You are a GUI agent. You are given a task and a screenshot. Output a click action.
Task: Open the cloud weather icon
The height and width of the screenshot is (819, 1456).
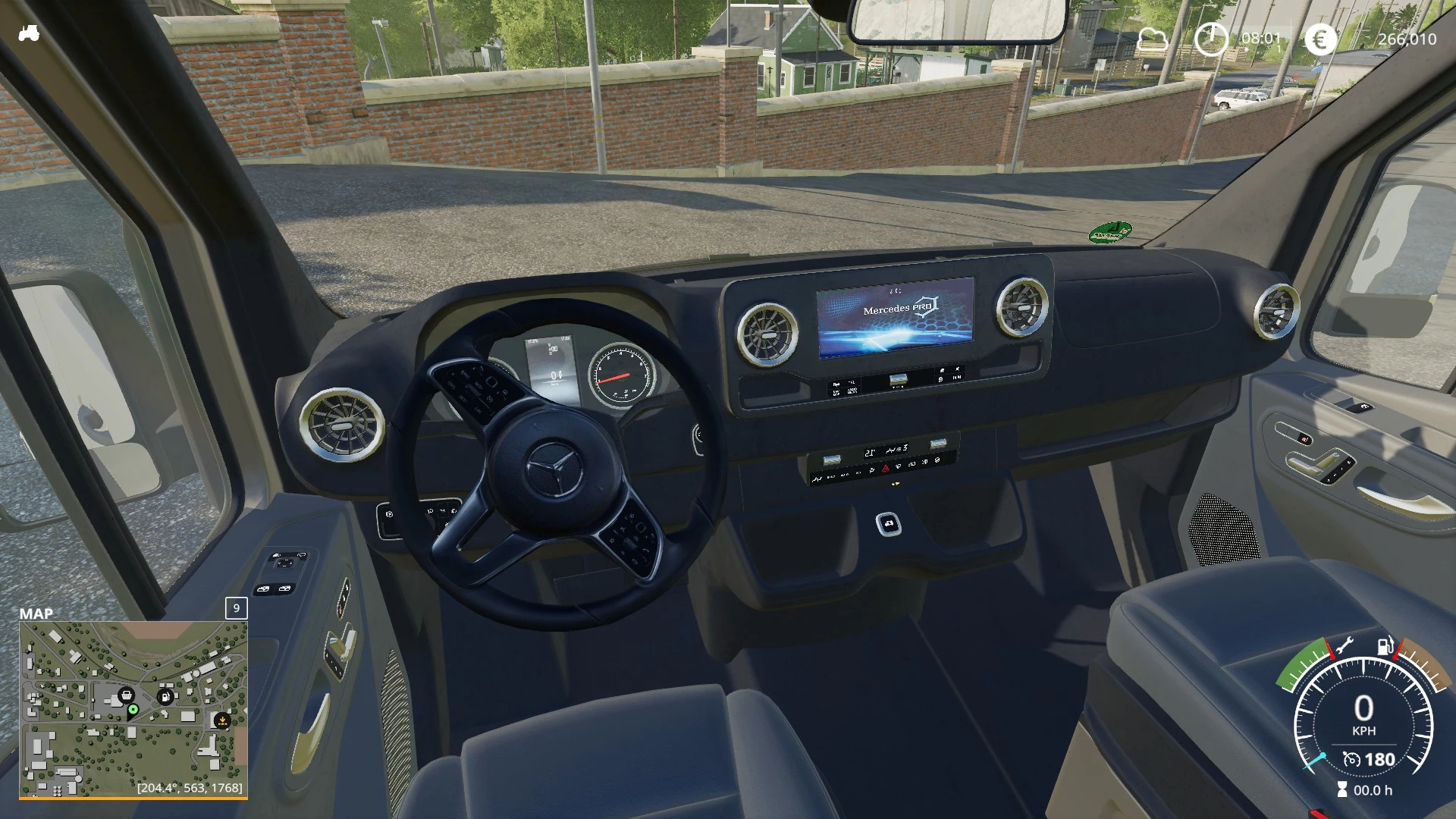coord(1153,39)
